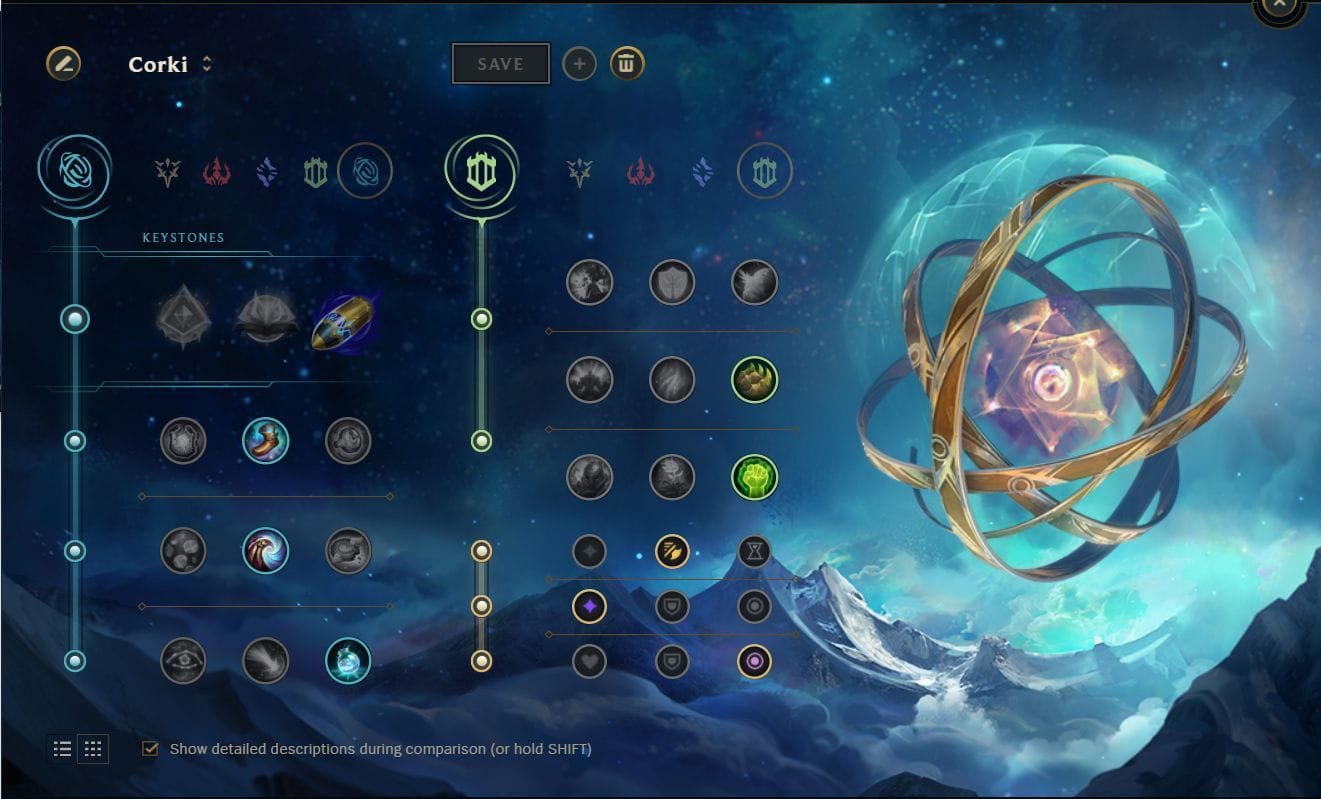1321x799 pixels.
Task: Click the pencil edit icon beside the page name
Action: (x=63, y=63)
